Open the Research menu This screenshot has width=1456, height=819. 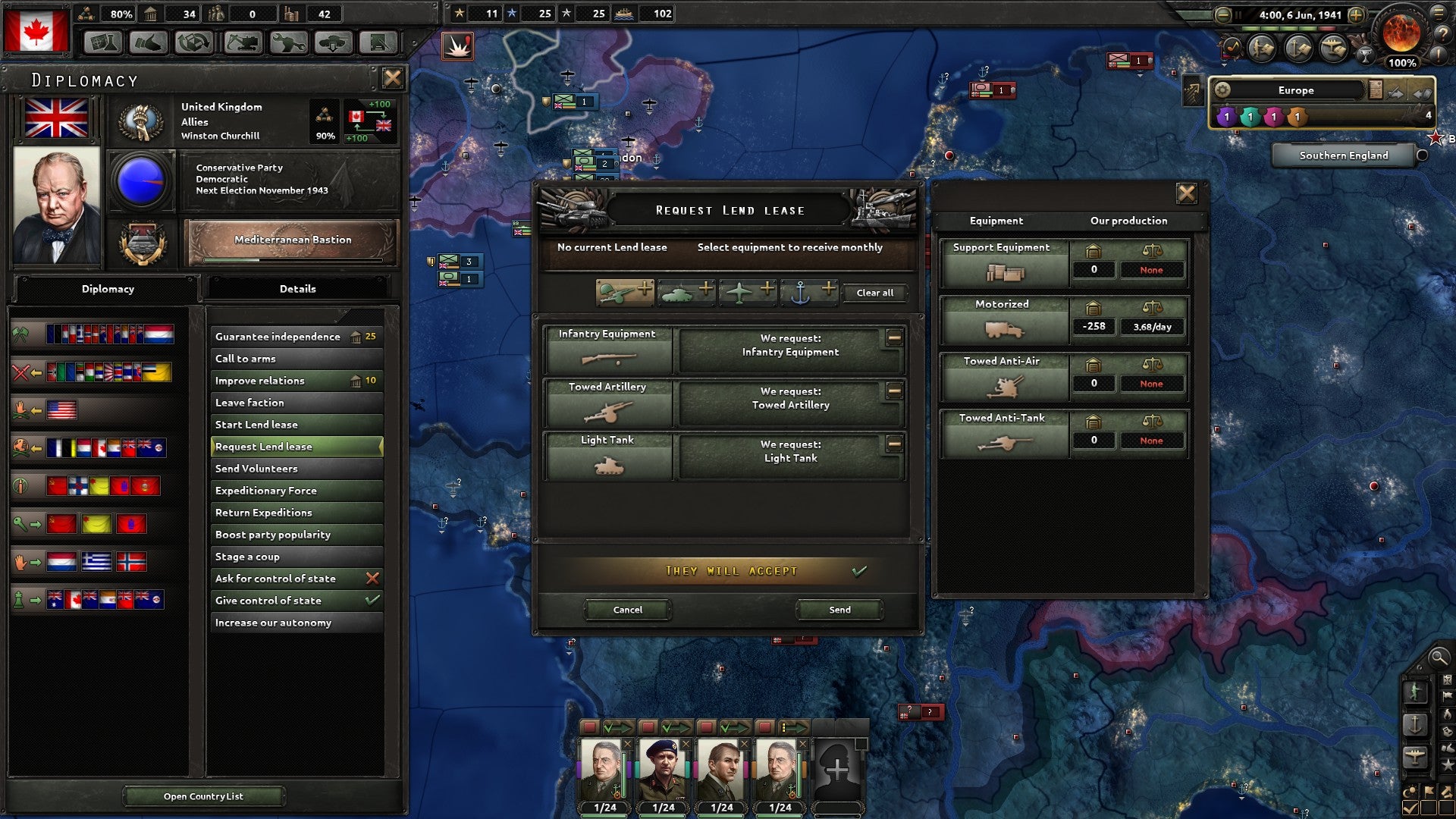(102, 42)
